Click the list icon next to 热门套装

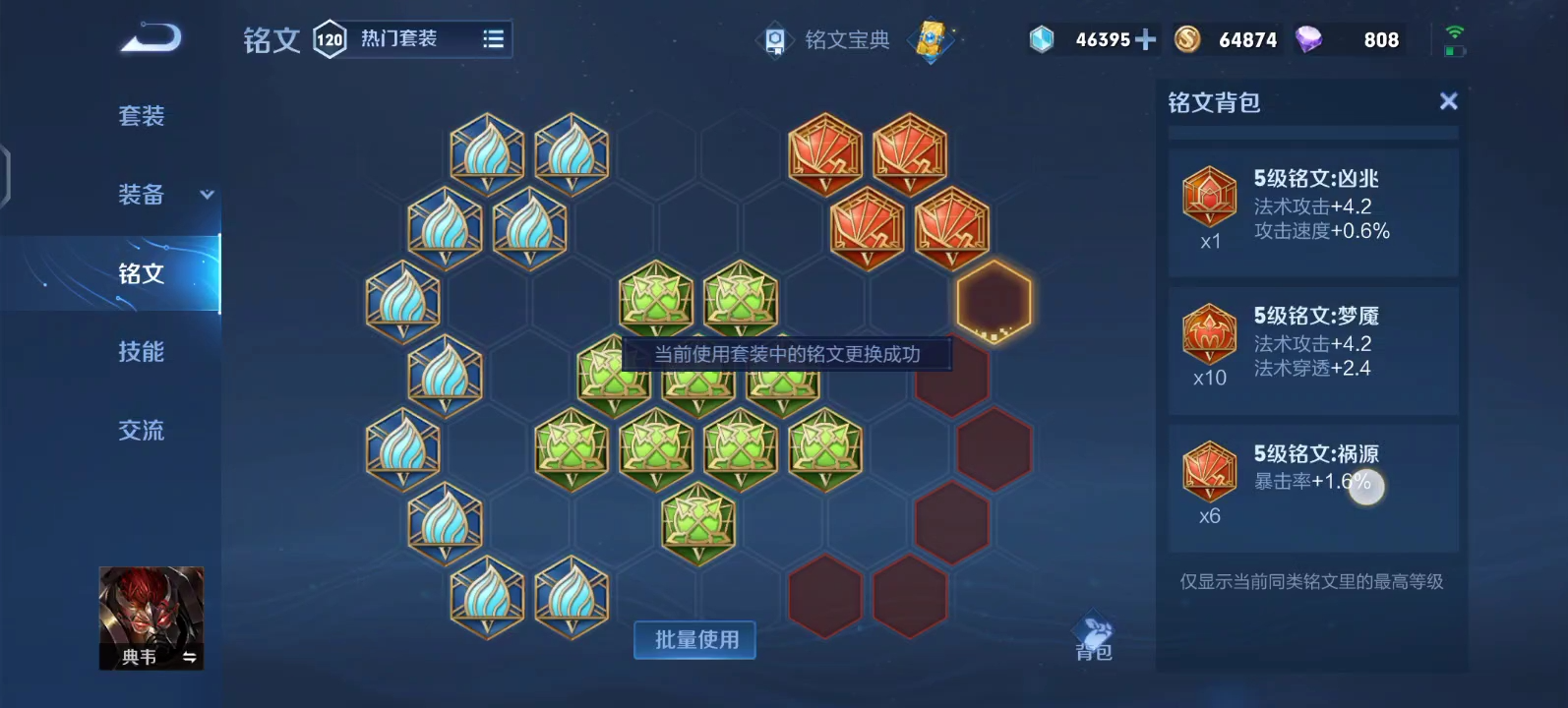492,38
